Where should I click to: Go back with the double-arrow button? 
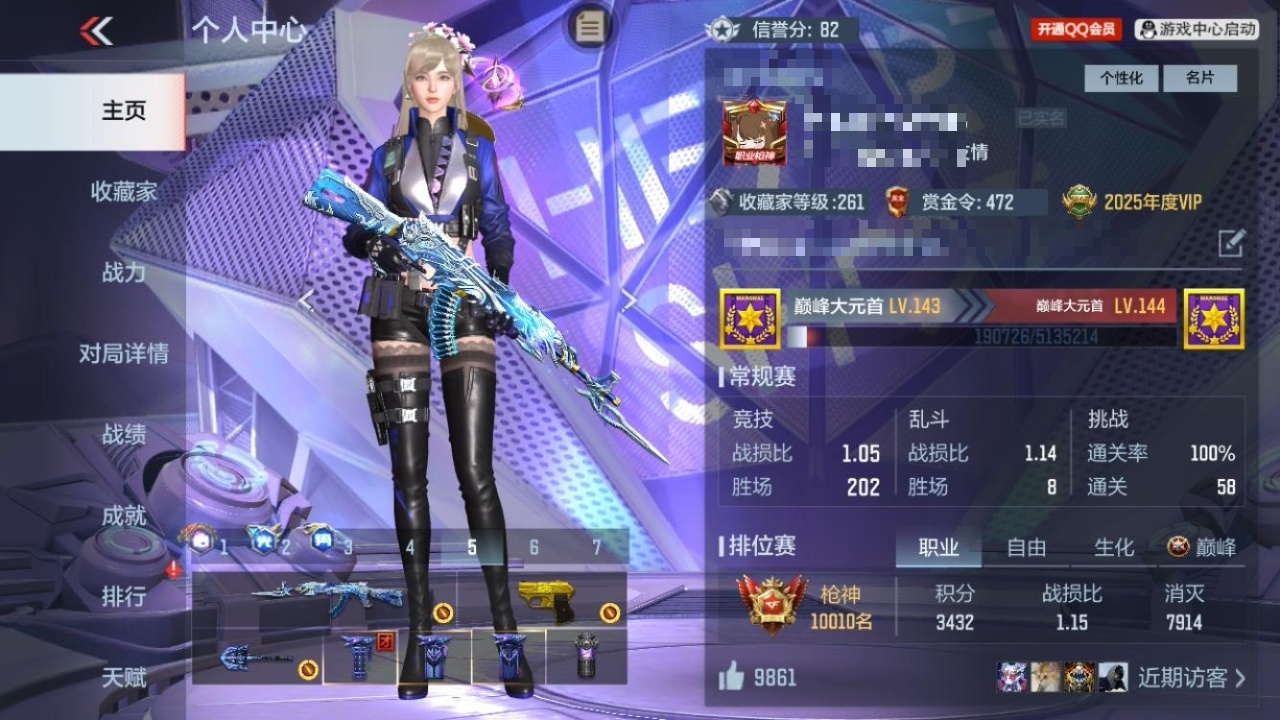pyautogui.click(x=97, y=32)
